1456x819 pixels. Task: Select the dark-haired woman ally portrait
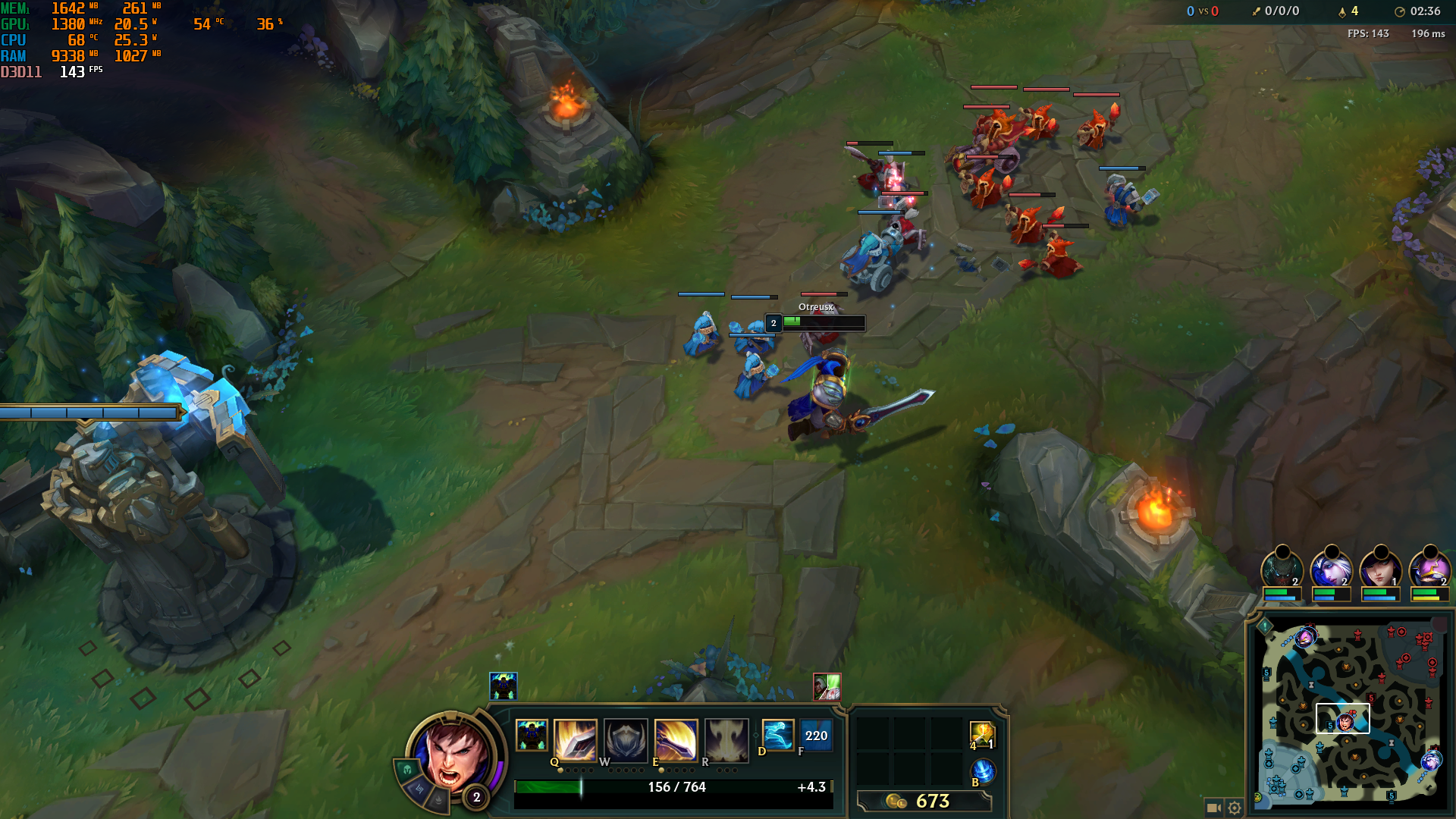pyautogui.click(x=1380, y=569)
